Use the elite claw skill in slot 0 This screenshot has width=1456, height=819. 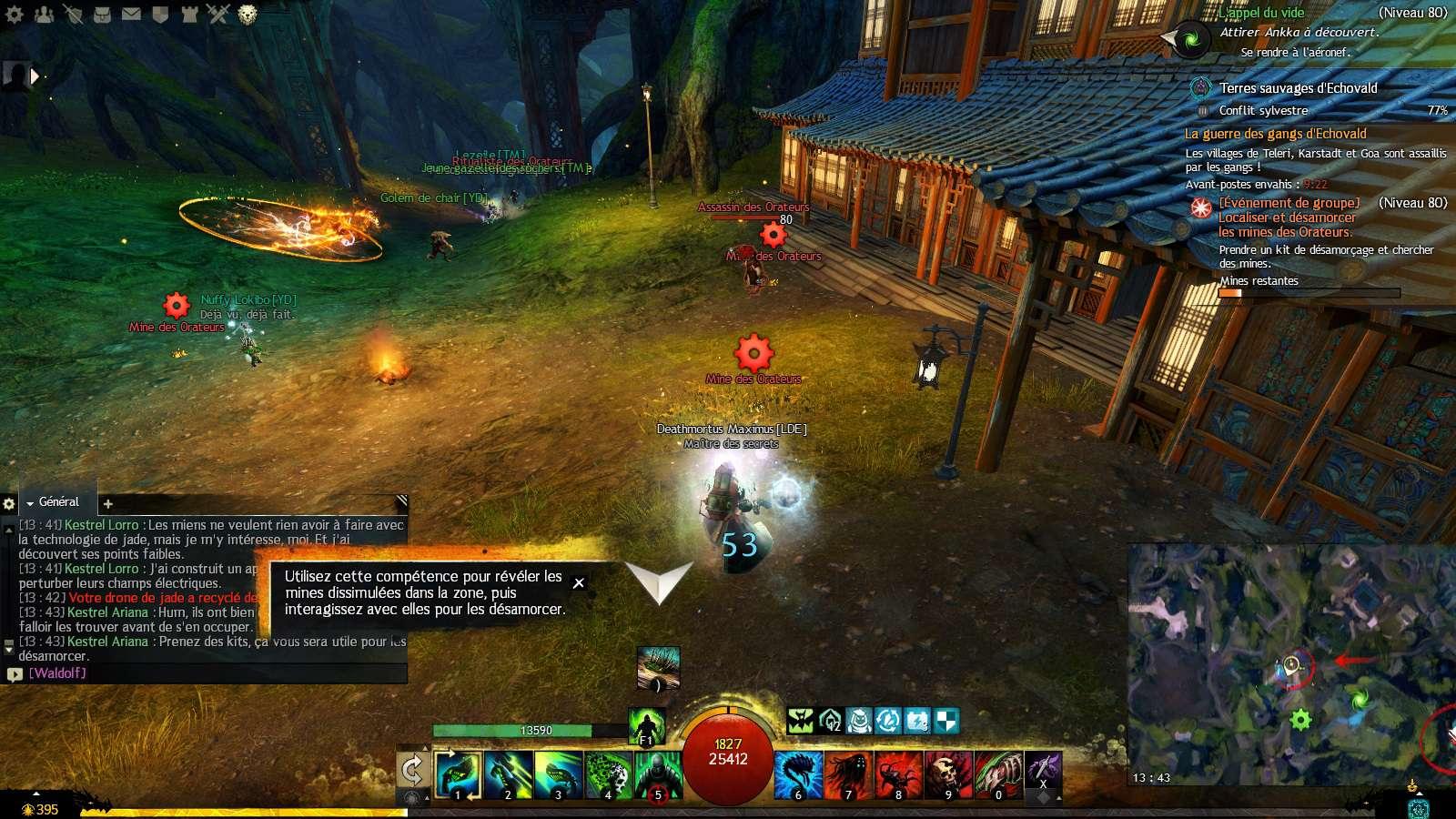997,774
